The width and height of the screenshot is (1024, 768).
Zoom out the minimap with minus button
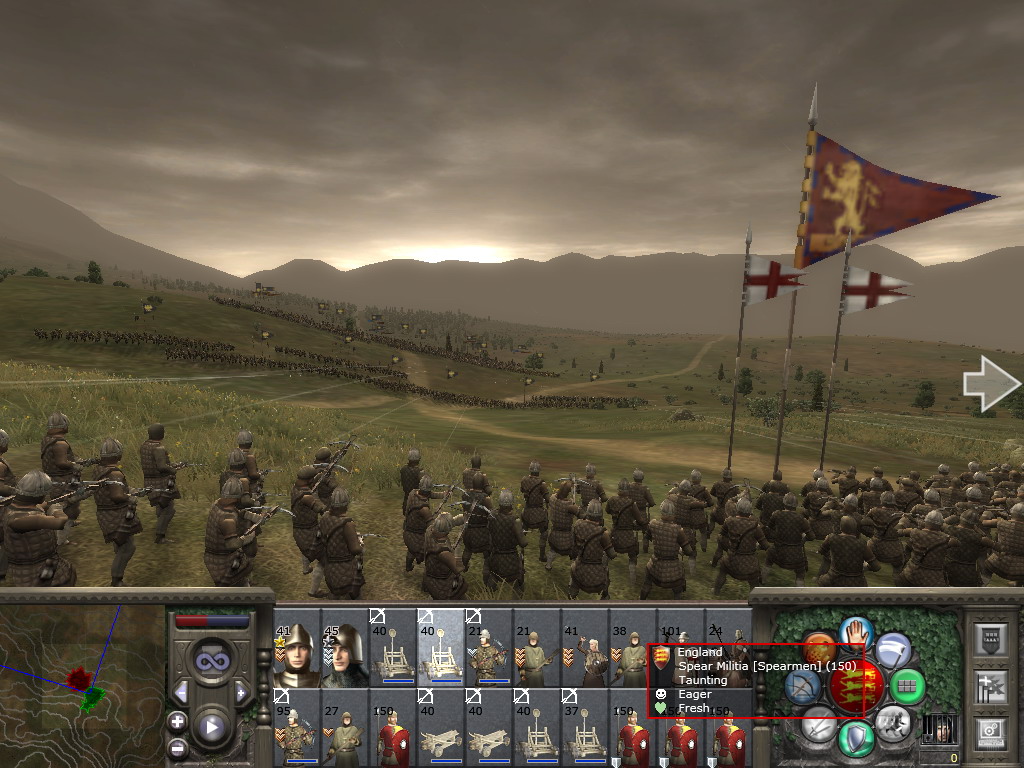pos(178,746)
